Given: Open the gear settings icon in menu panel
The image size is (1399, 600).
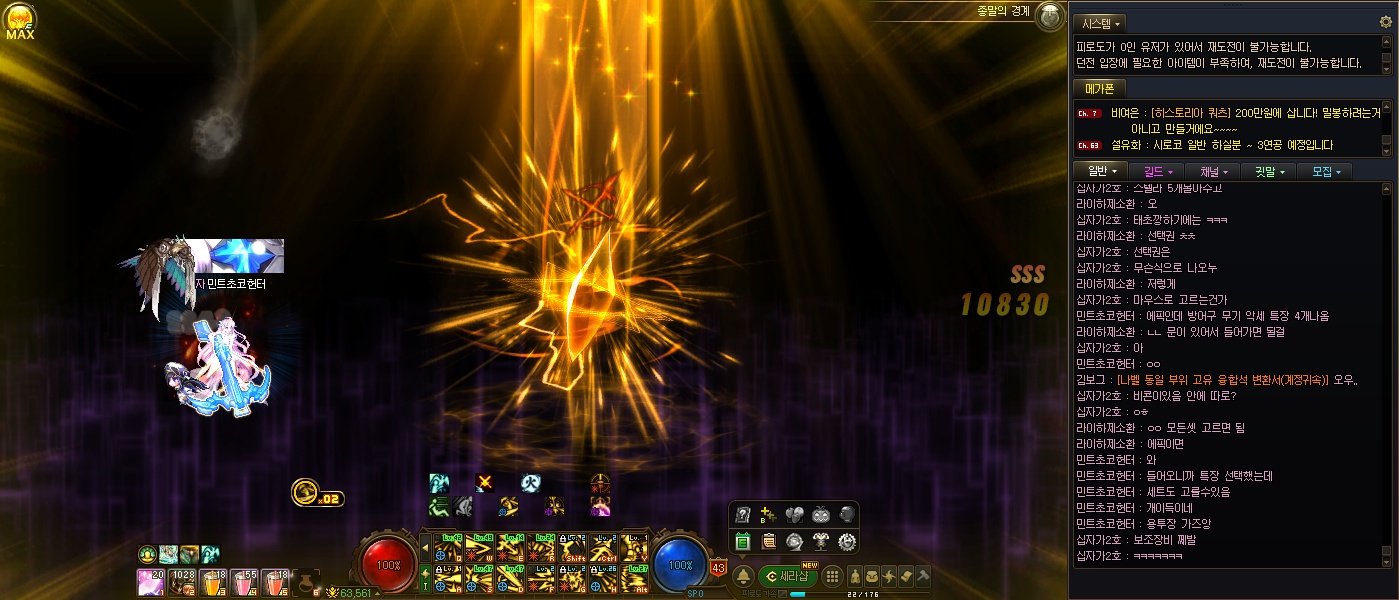Looking at the screenshot, I should tap(846, 541).
